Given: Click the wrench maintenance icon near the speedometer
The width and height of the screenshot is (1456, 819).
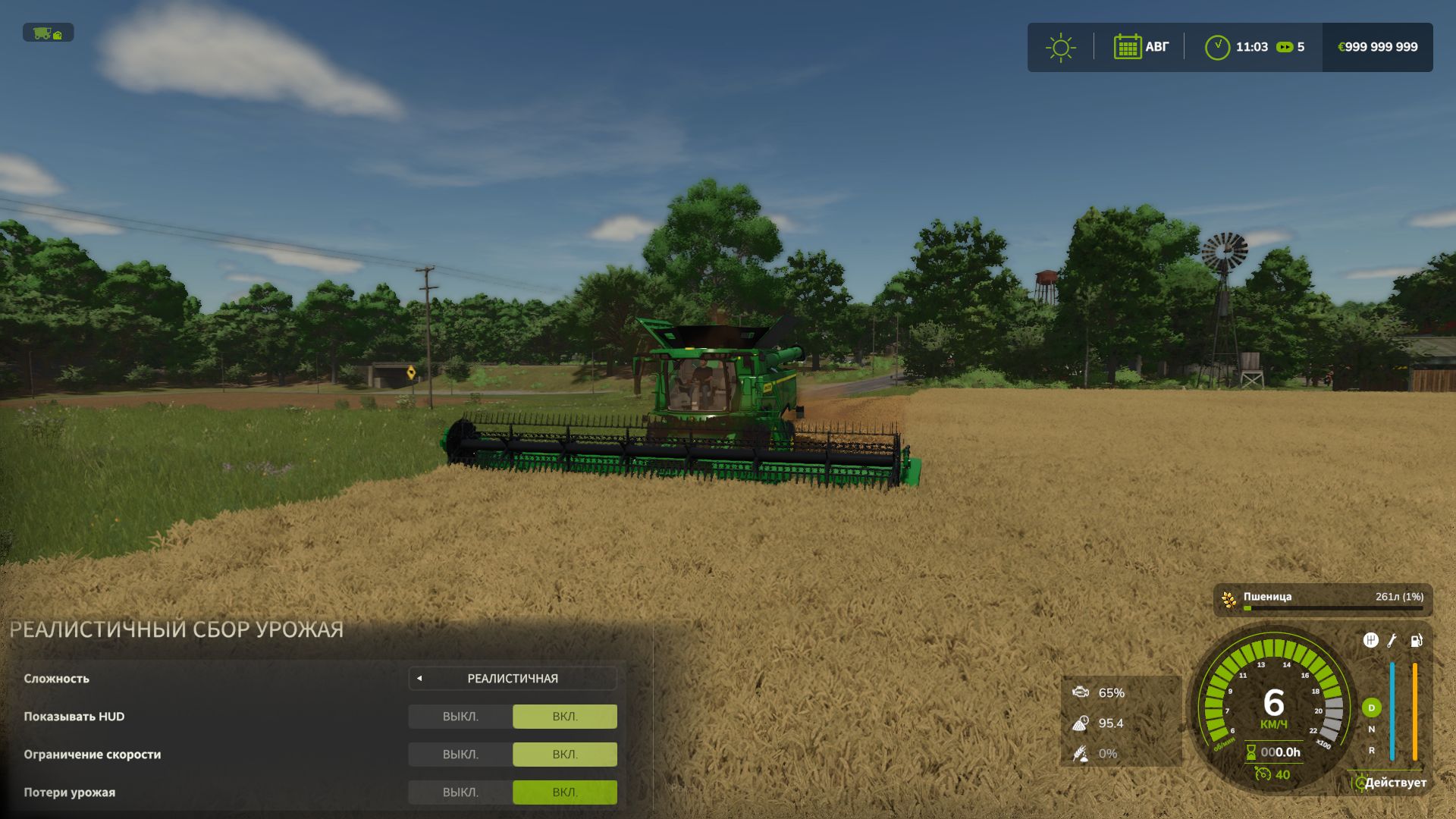Looking at the screenshot, I should 1392,641.
